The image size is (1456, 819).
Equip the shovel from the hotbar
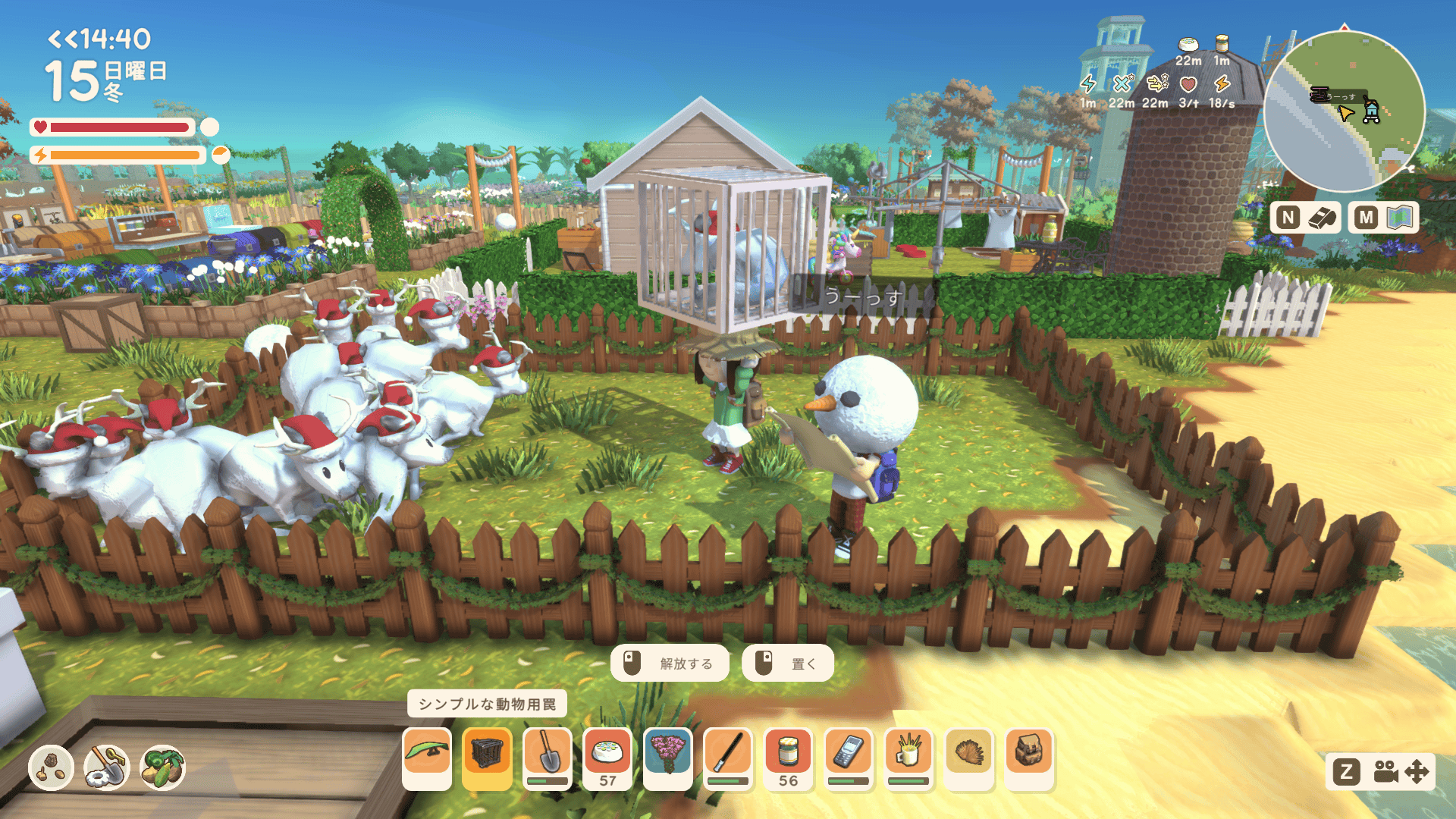[x=548, y=758]
